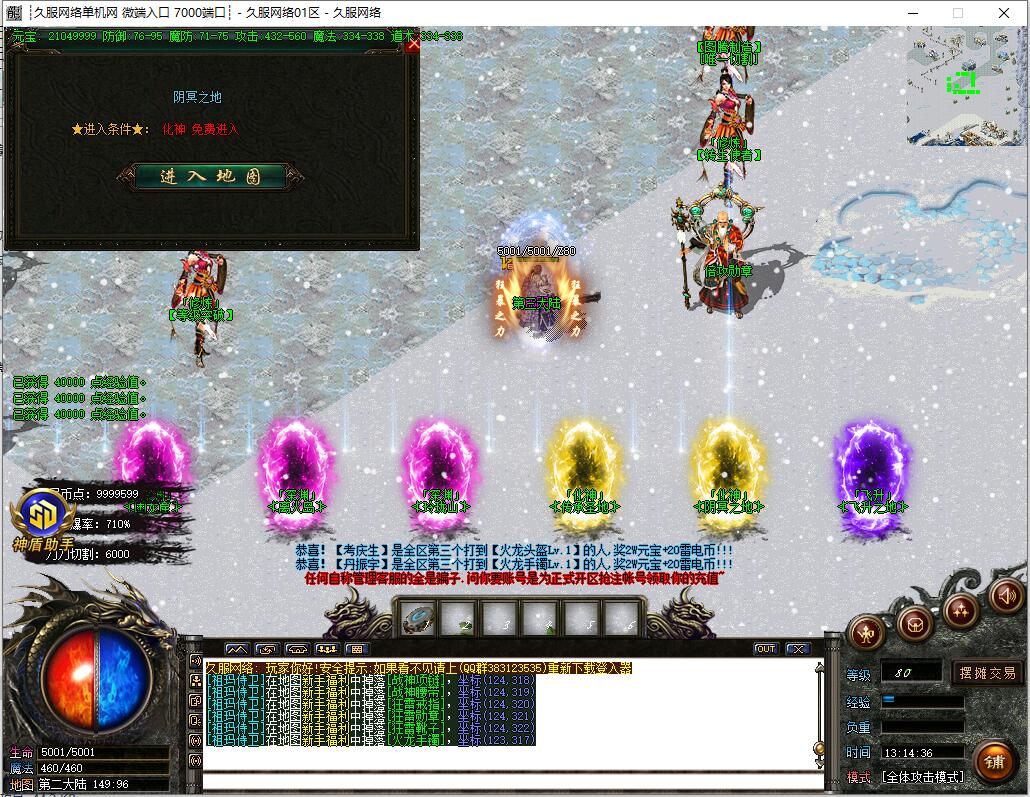This screenshot has height=797, width=1030.
Task: Open the 铺 shop round button
Action: point(994,763)
